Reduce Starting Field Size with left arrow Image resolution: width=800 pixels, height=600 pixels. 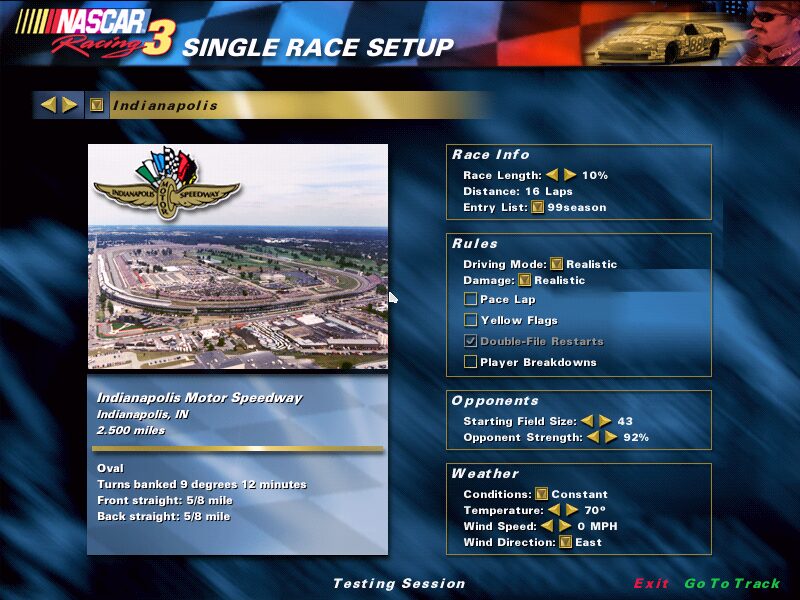[x=588, y=422]
